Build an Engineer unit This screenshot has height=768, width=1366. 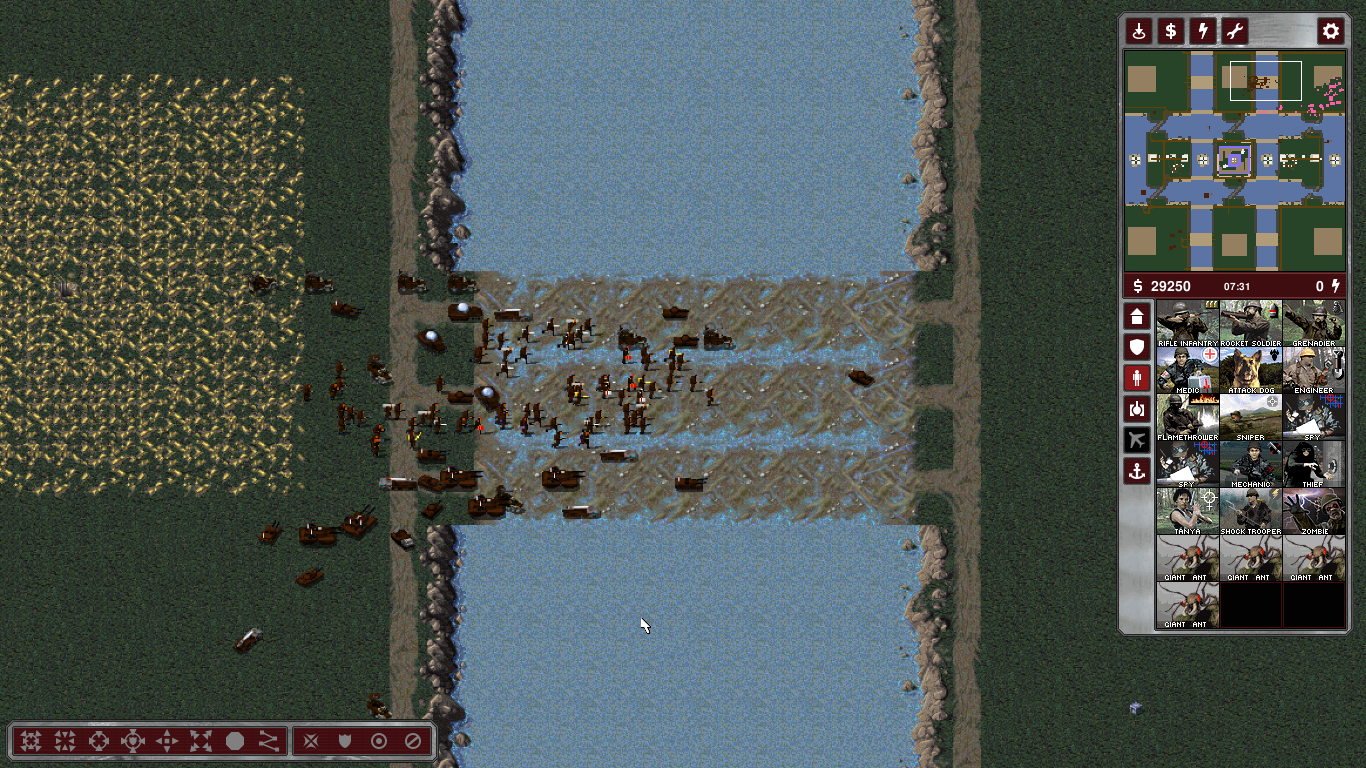pos(1313,370)
